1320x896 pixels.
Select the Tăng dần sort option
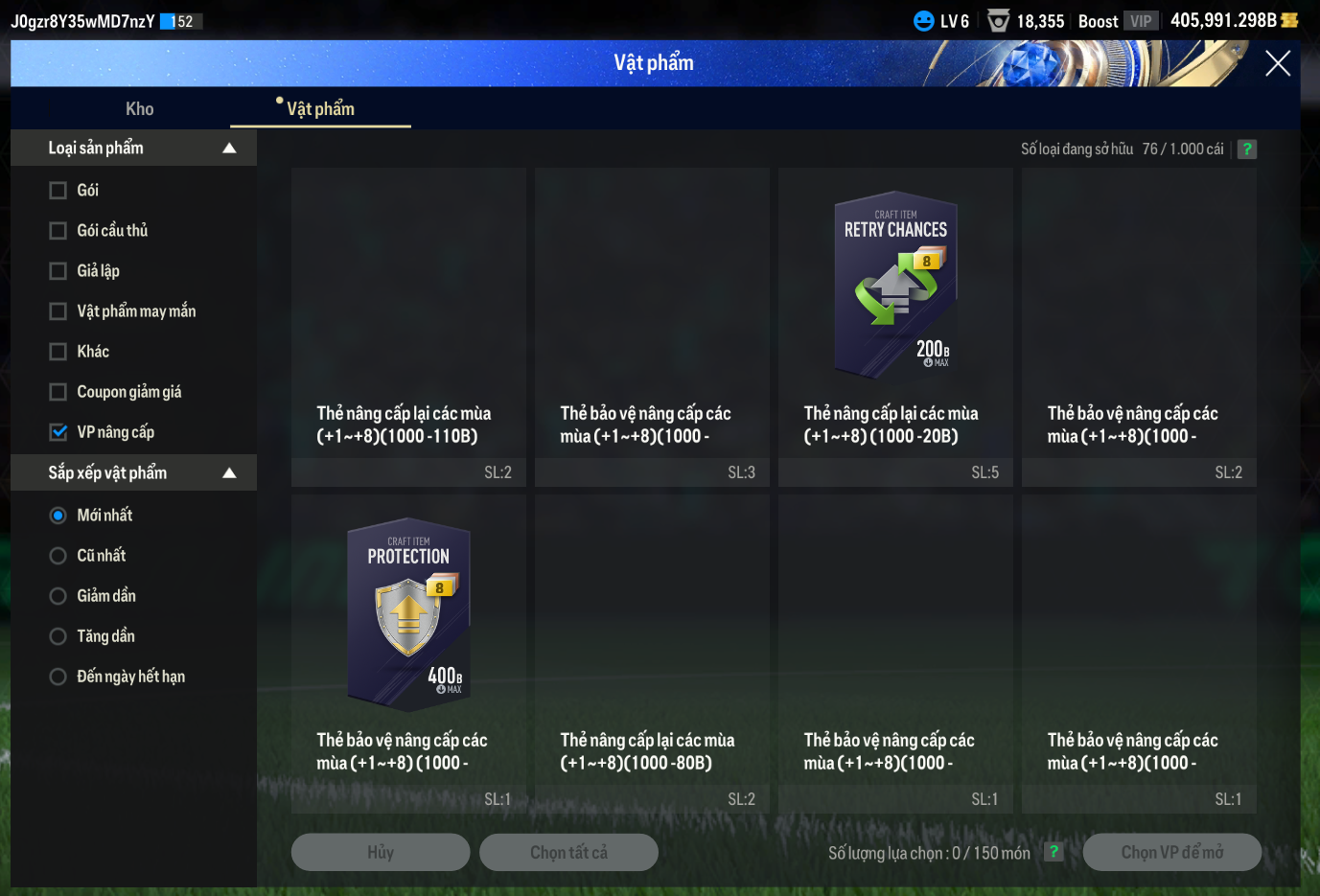(58, 636)
